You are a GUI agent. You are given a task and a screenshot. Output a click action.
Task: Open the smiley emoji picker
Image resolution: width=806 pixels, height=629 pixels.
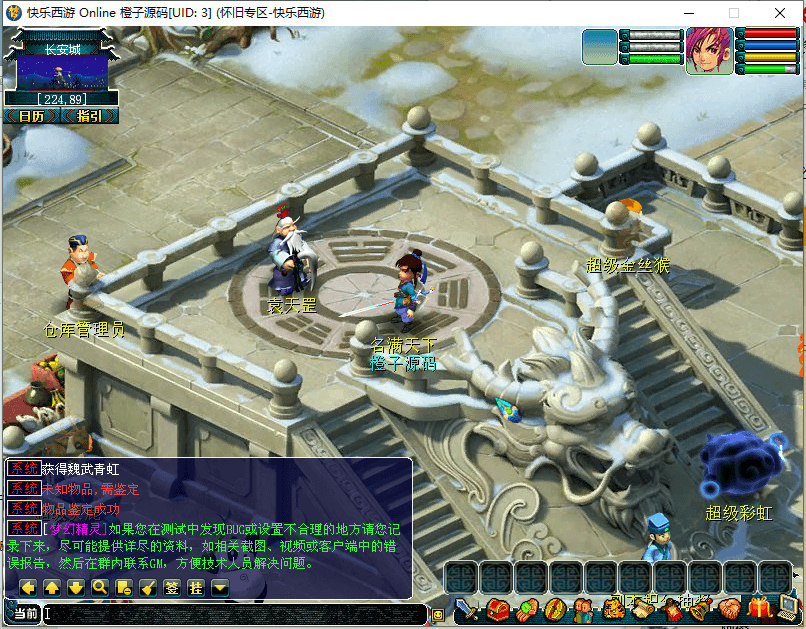438,614
